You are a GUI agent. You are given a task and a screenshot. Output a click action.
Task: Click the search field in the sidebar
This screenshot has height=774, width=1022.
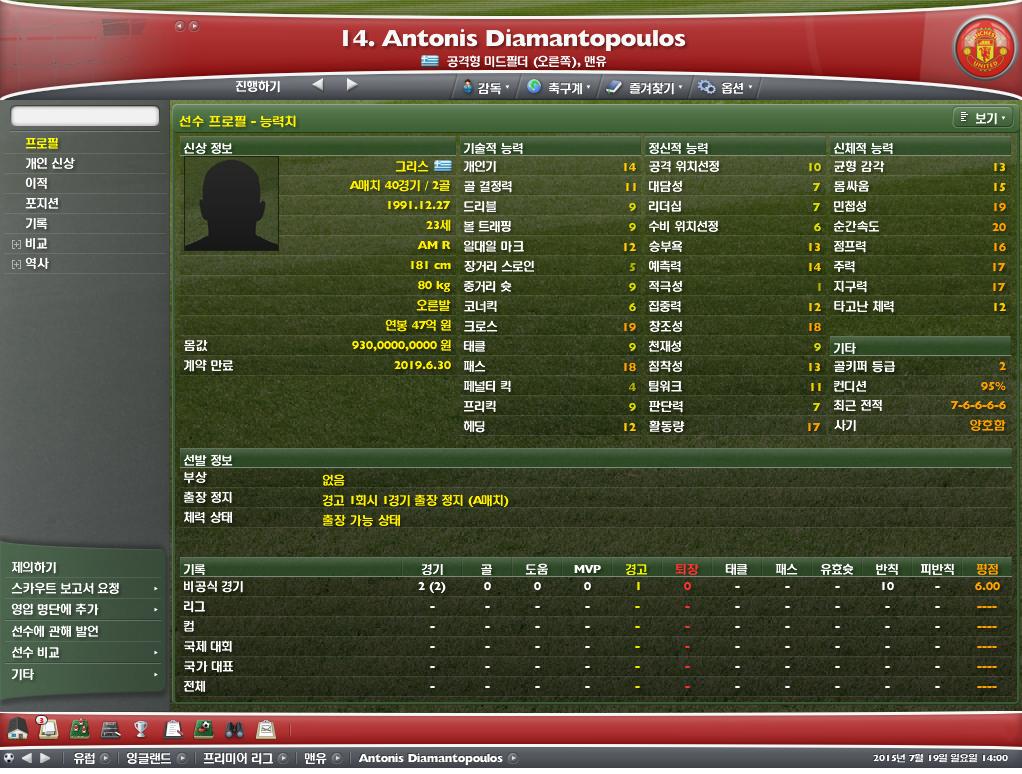[x=85, y=116]
